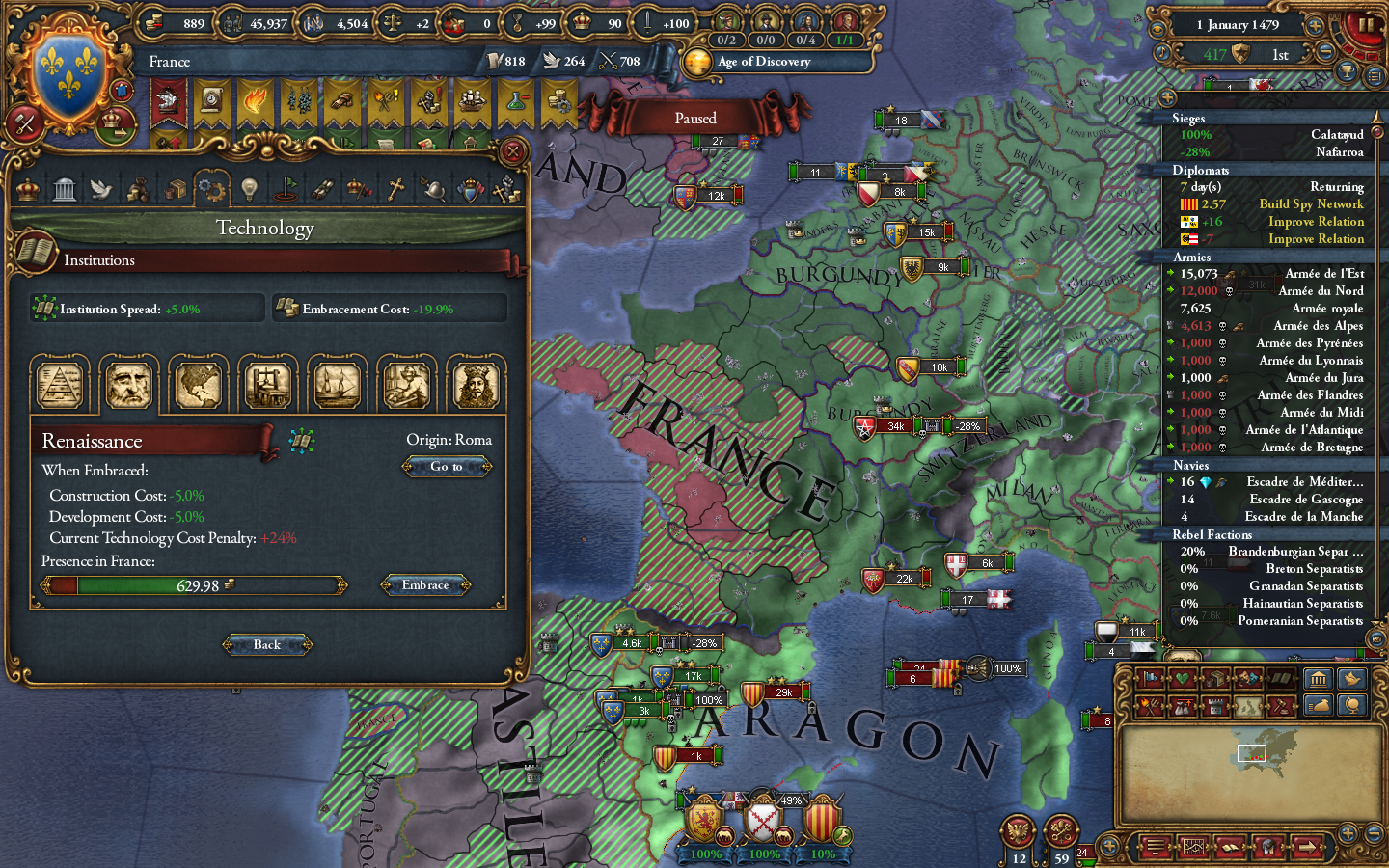
Task: Select the Printing Press institution icon
Action: pos(268,384)
